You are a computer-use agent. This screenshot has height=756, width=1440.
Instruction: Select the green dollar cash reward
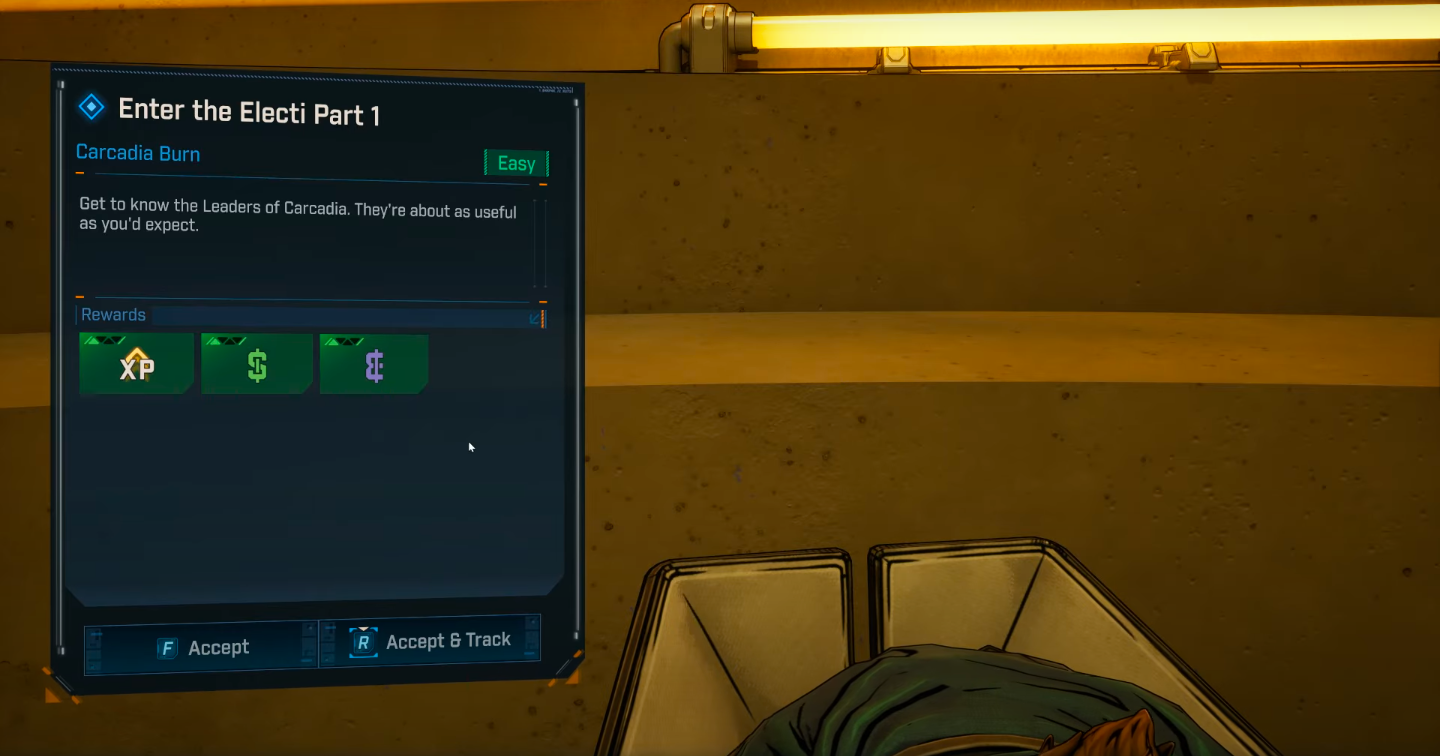tap(257, 365)
